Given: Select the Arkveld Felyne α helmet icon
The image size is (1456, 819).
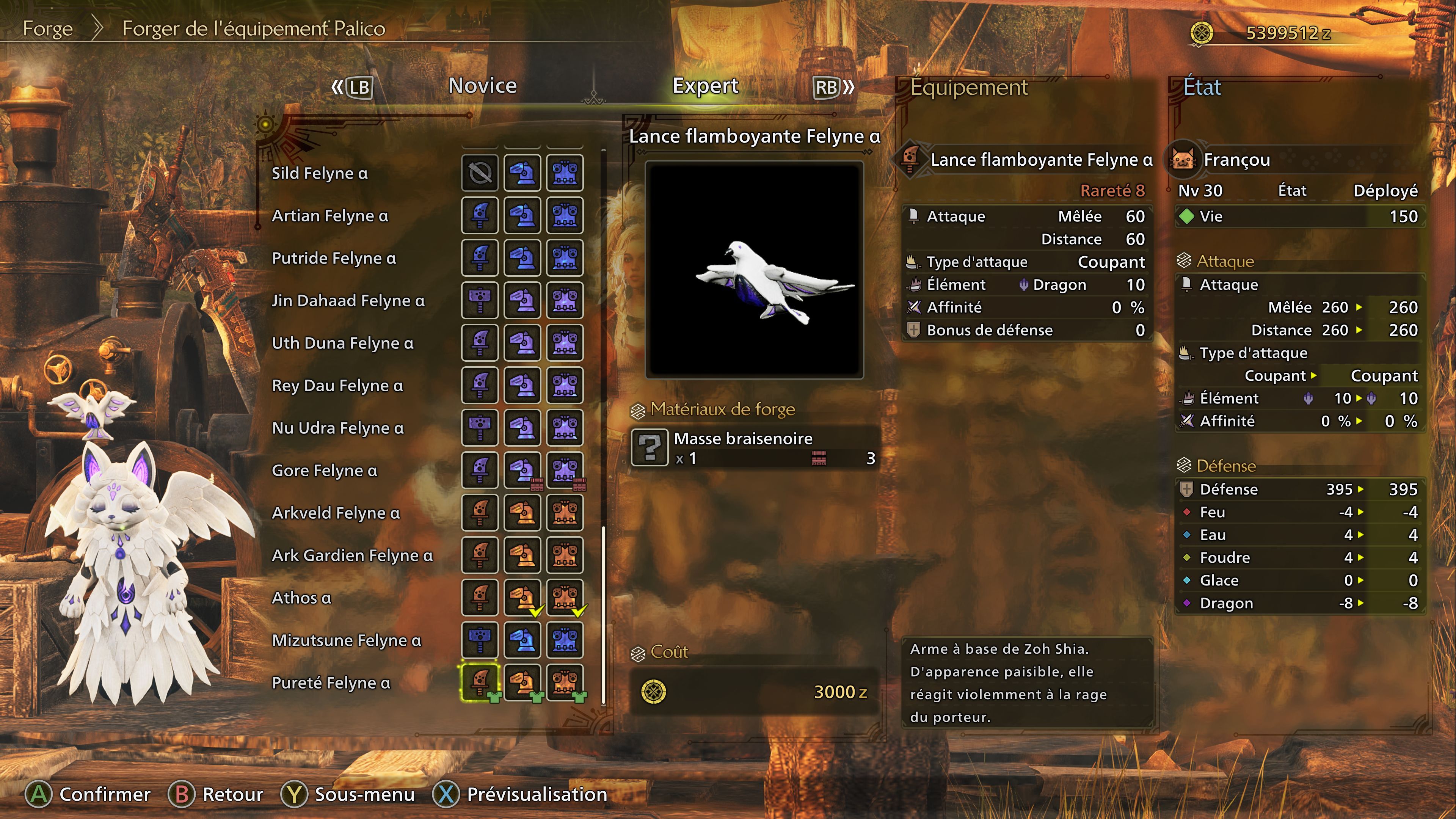Looking at the screenshot, I should click(x=522, y=513).
